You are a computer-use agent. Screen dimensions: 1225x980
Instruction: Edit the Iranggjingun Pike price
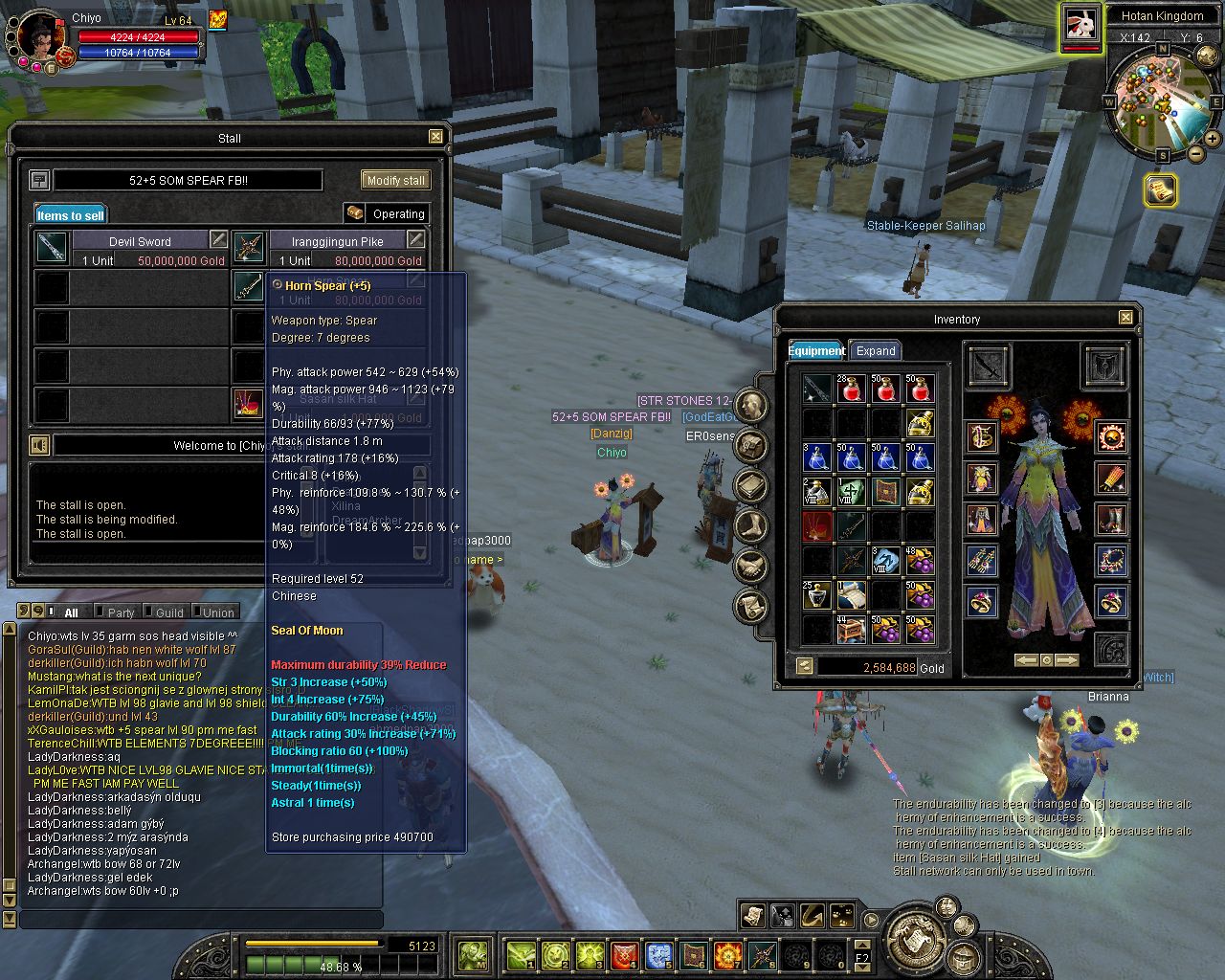[415, 239]
